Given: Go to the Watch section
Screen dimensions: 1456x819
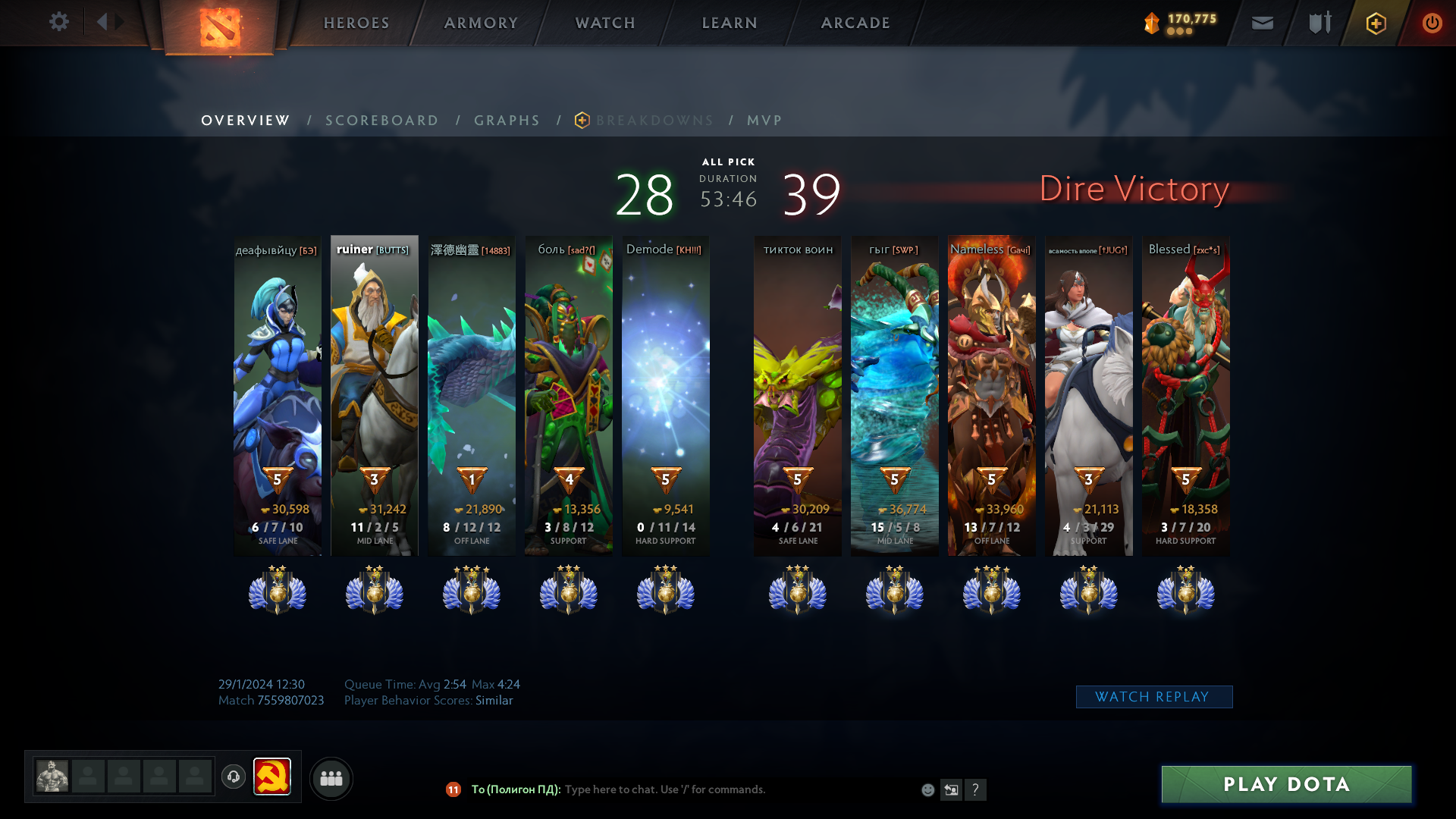Looking at the screenshot, I should tap(605, 23).
